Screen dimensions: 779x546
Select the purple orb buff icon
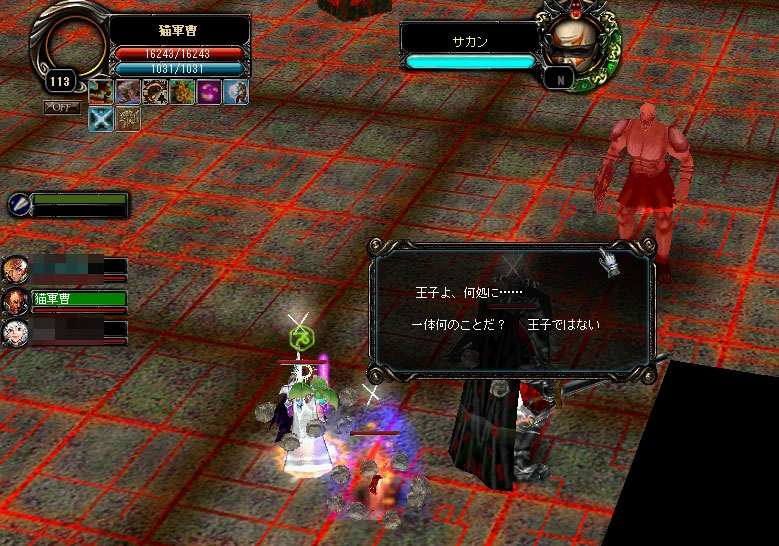click(x=208, y=92)
